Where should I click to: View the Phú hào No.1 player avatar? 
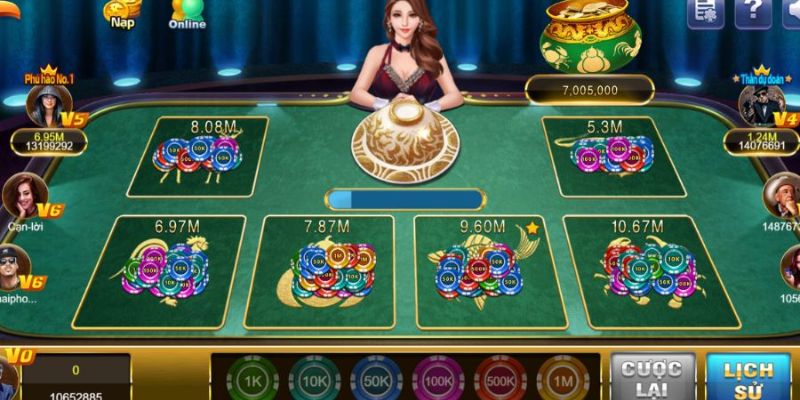coord(47,105)
